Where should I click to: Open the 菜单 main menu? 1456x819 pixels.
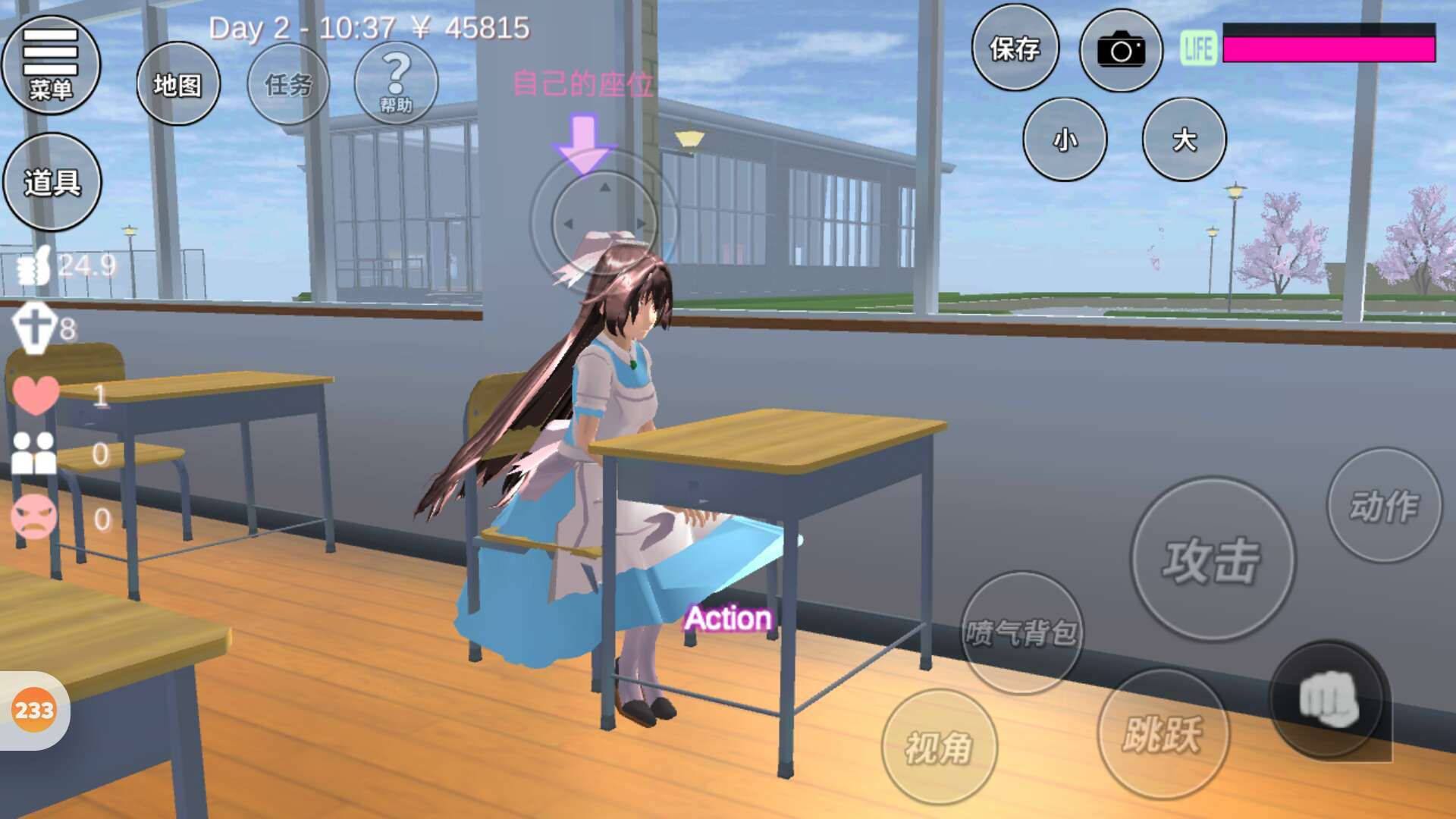pos(51,65)
